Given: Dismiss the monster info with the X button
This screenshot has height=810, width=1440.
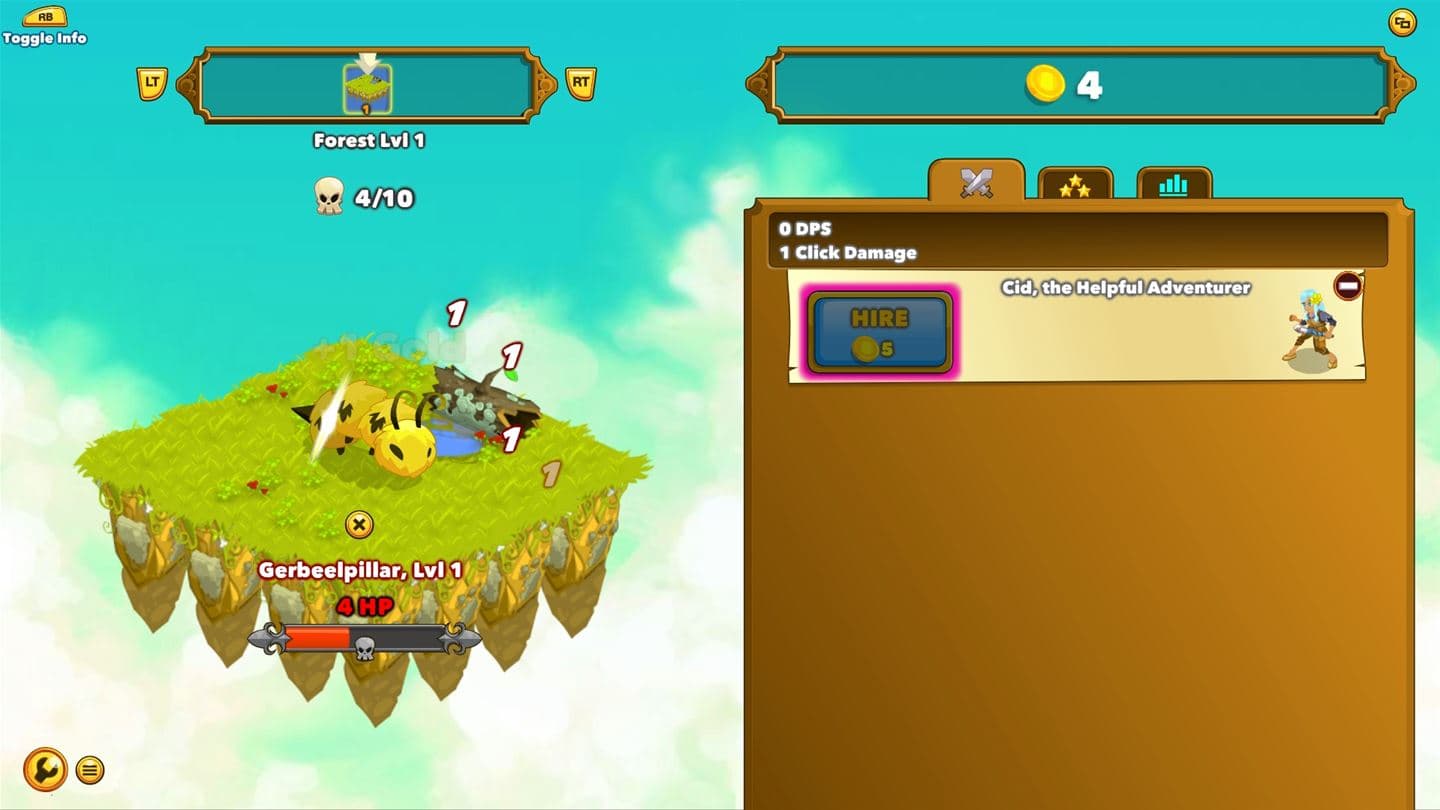Looking at the screenshot, I should point(360,524).
